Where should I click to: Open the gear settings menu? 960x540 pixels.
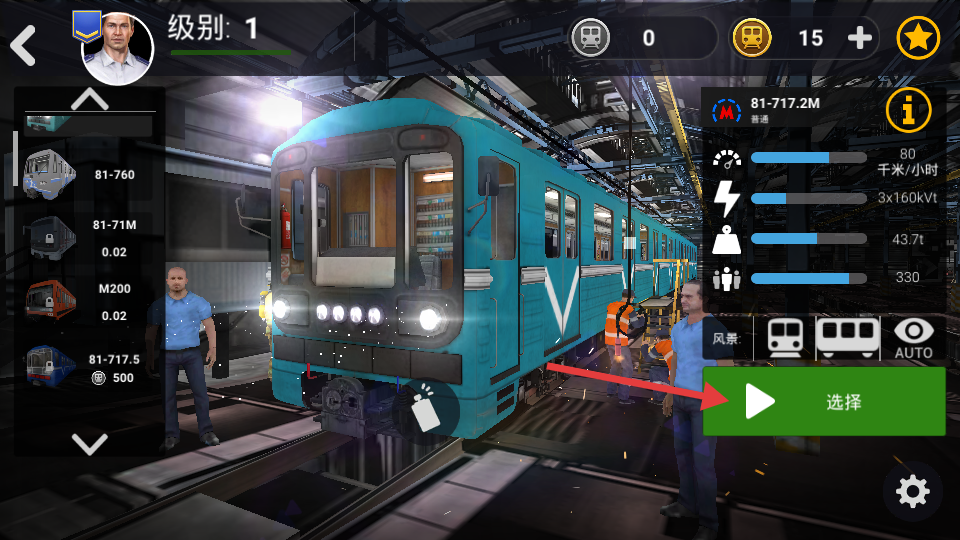click(x=912, y=491)
